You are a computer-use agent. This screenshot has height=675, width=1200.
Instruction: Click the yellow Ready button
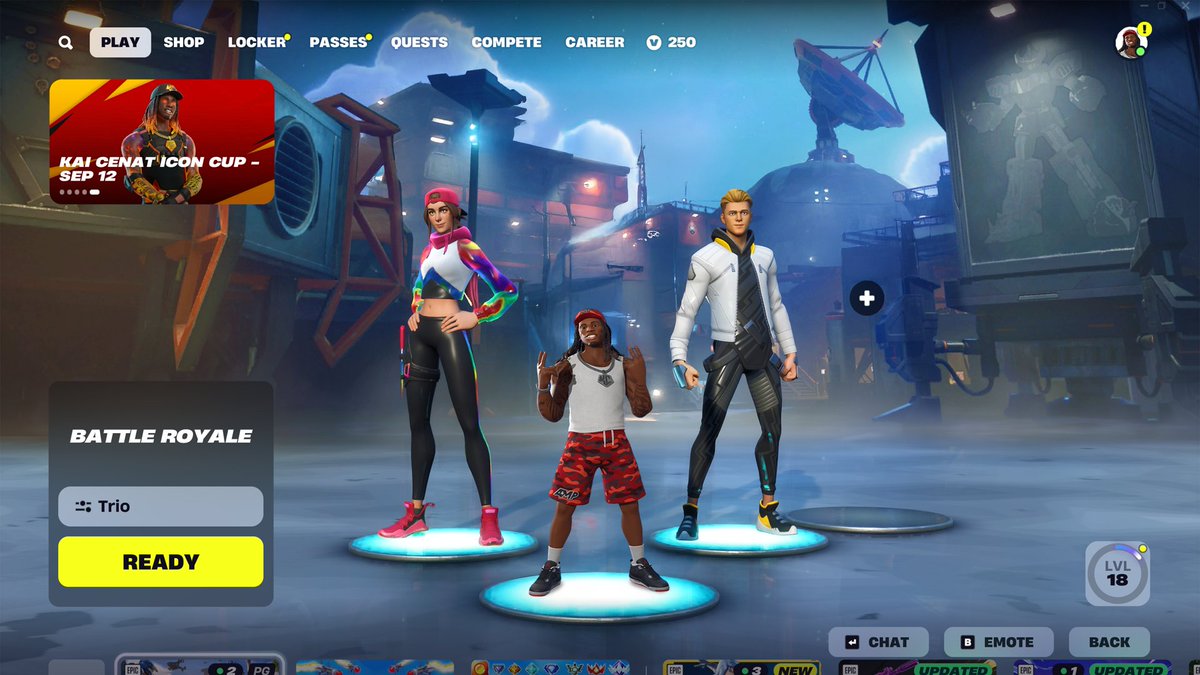click(161, 562)
